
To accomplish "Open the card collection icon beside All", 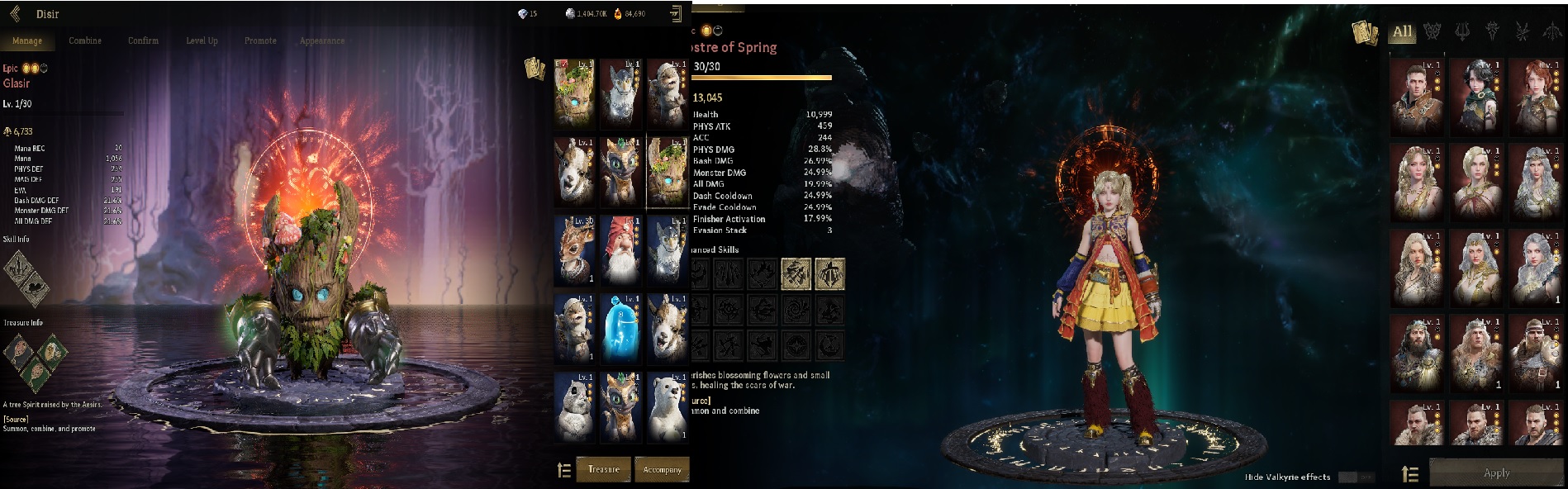I will click(1365, 33).
